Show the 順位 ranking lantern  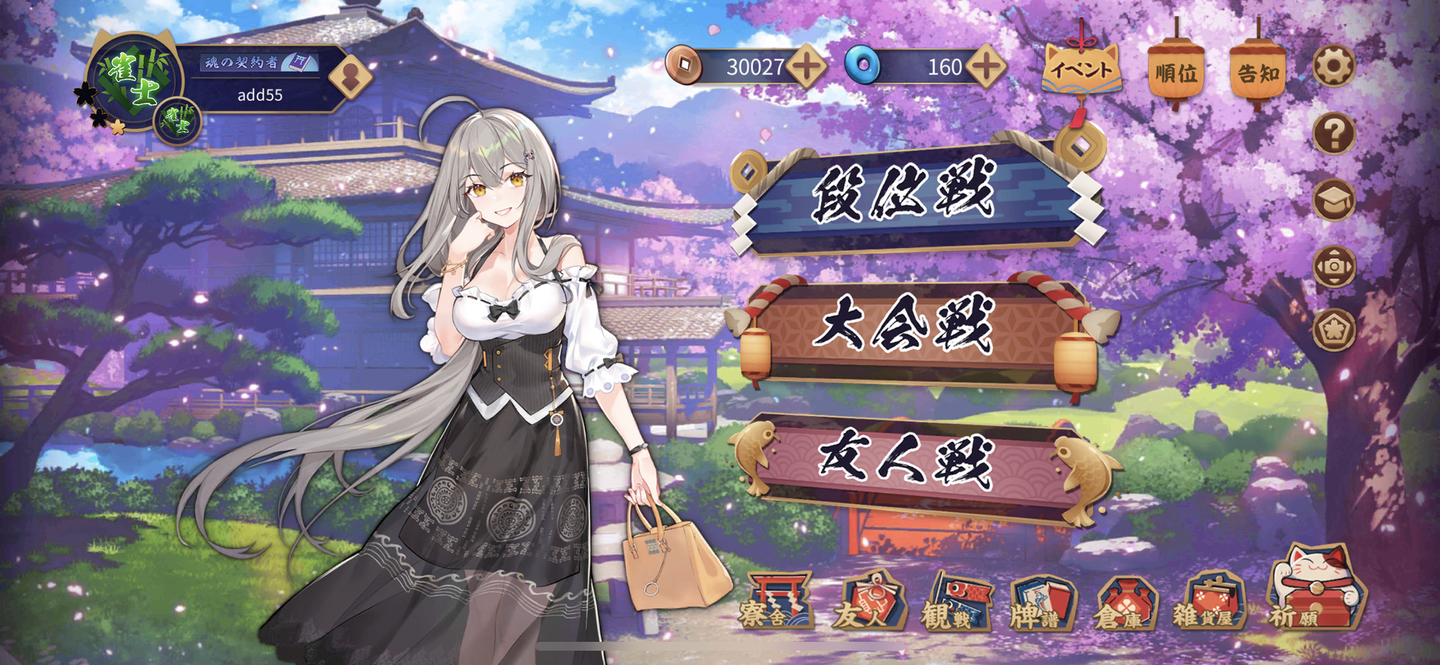1175,72
